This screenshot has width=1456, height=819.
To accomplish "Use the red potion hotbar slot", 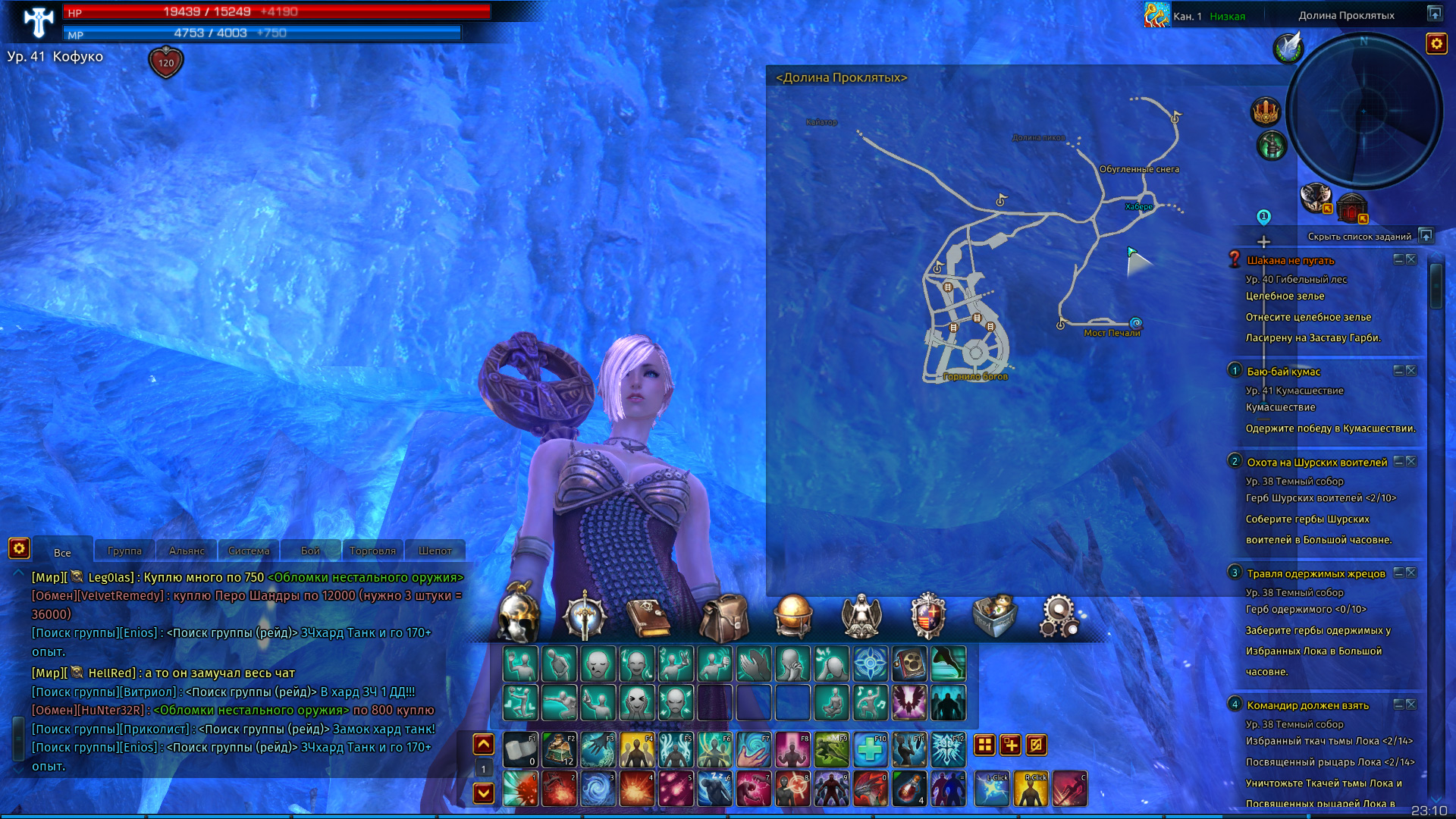I will tap(908, 789).
